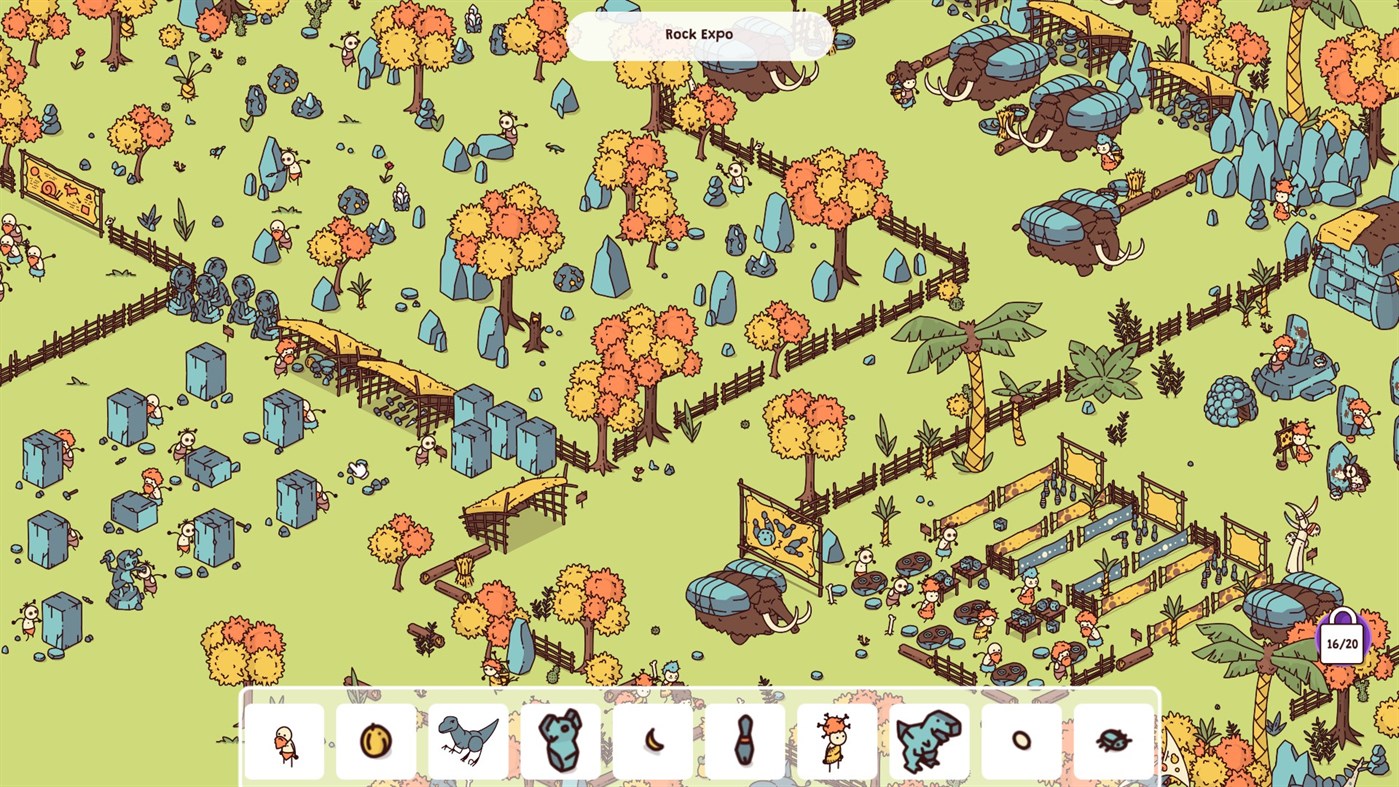
Task: Click the Rock Expo title banner
Action: (700, 34)
